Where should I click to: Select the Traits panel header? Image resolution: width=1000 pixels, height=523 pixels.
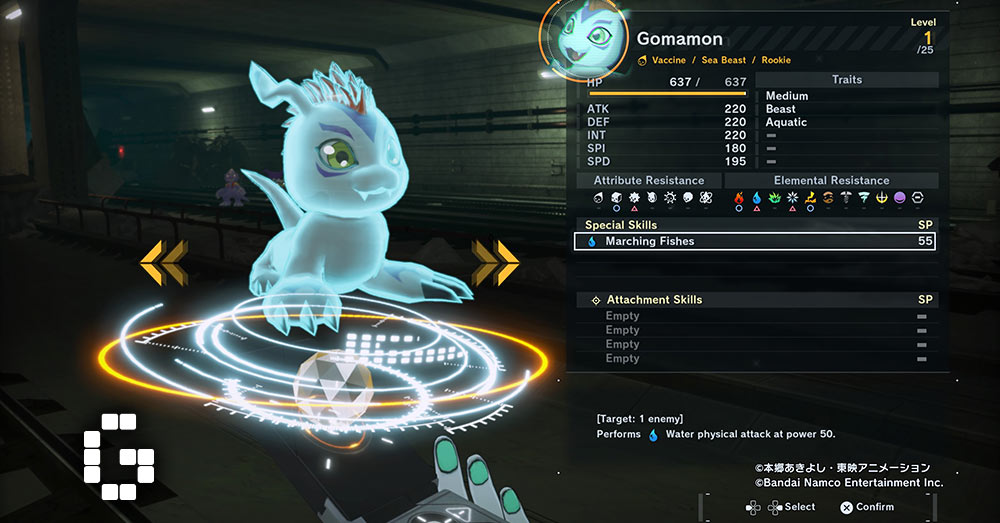coord(846,80)
